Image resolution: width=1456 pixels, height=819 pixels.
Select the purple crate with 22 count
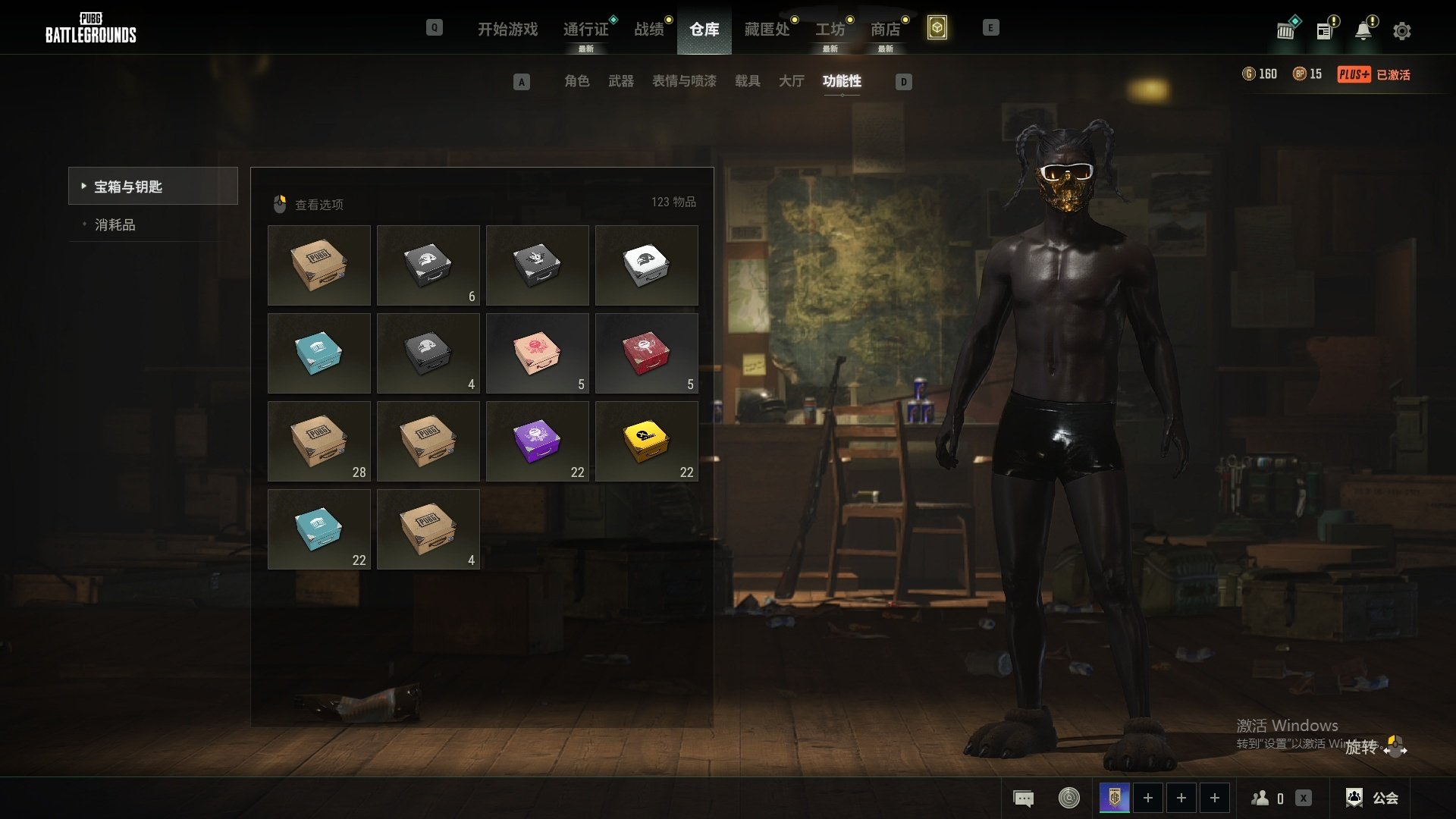[537, 441]
